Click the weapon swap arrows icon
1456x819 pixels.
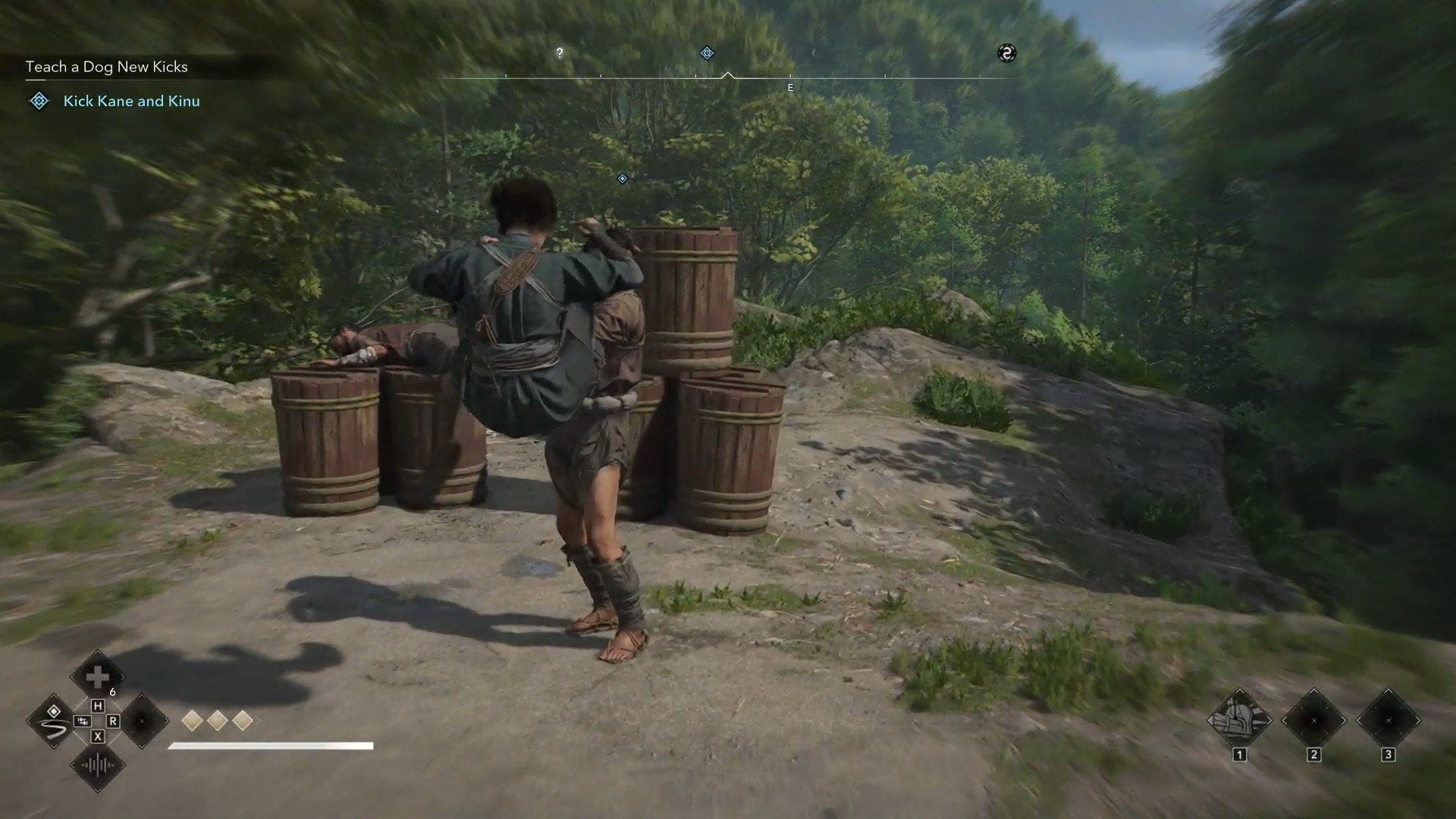click(81, 721)
